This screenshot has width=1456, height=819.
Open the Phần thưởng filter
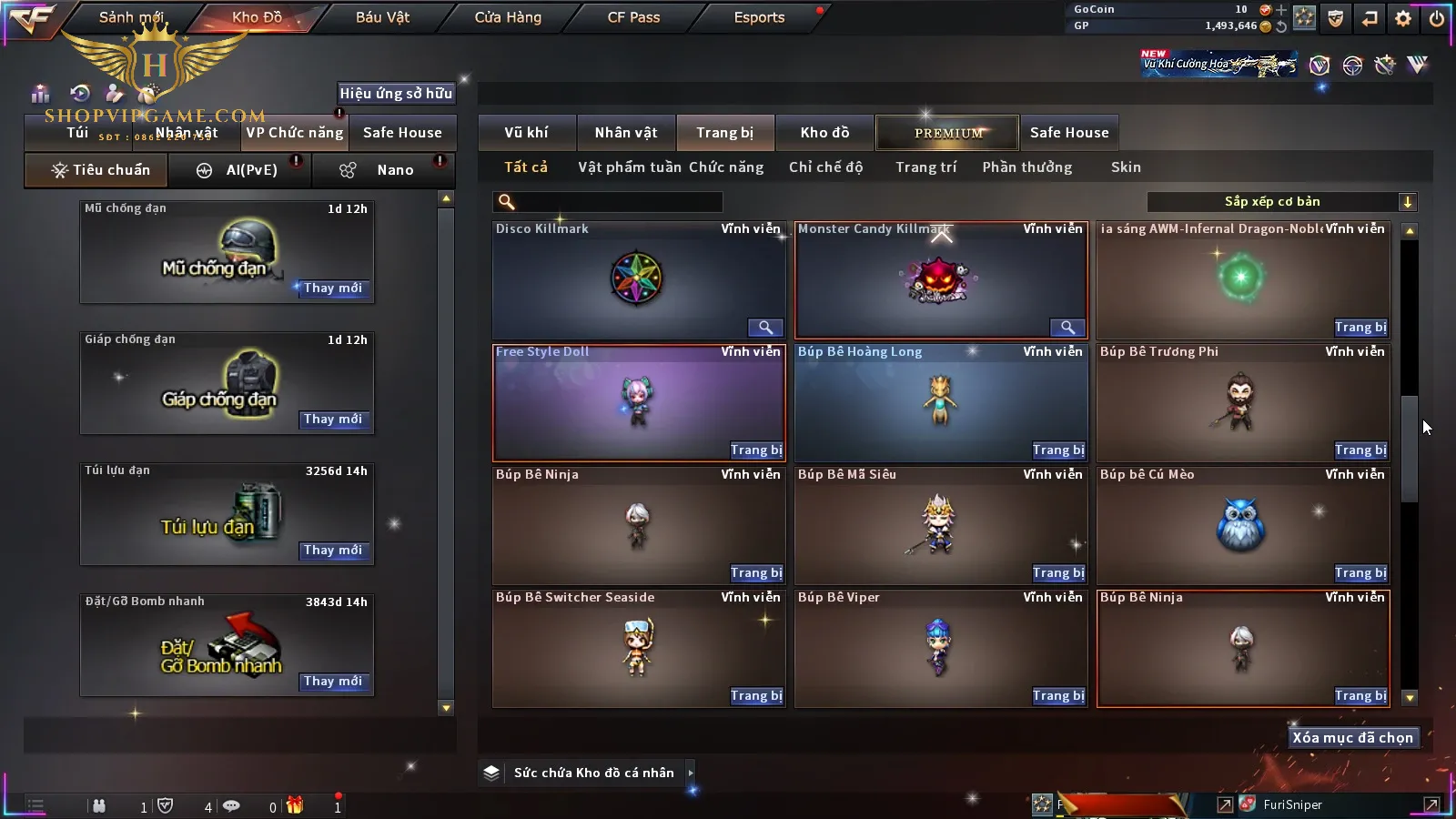tap(1026, 167)
